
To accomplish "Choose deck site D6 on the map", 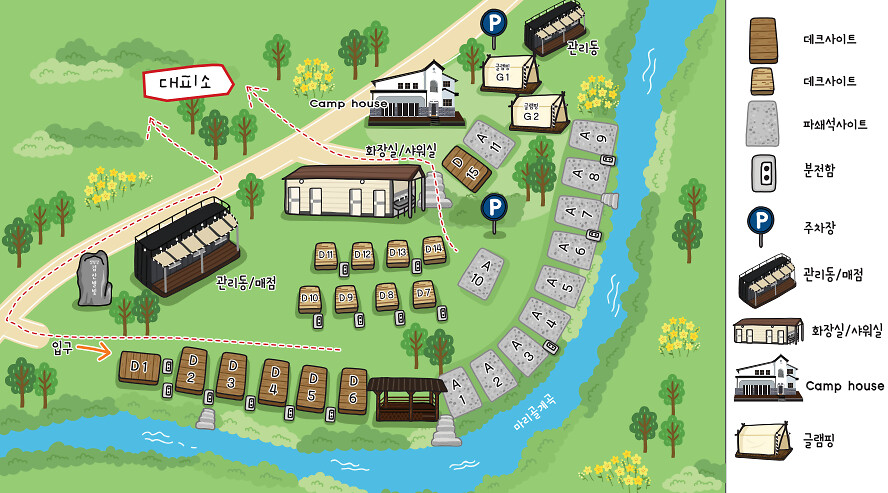I will click(x=353, y=390).
